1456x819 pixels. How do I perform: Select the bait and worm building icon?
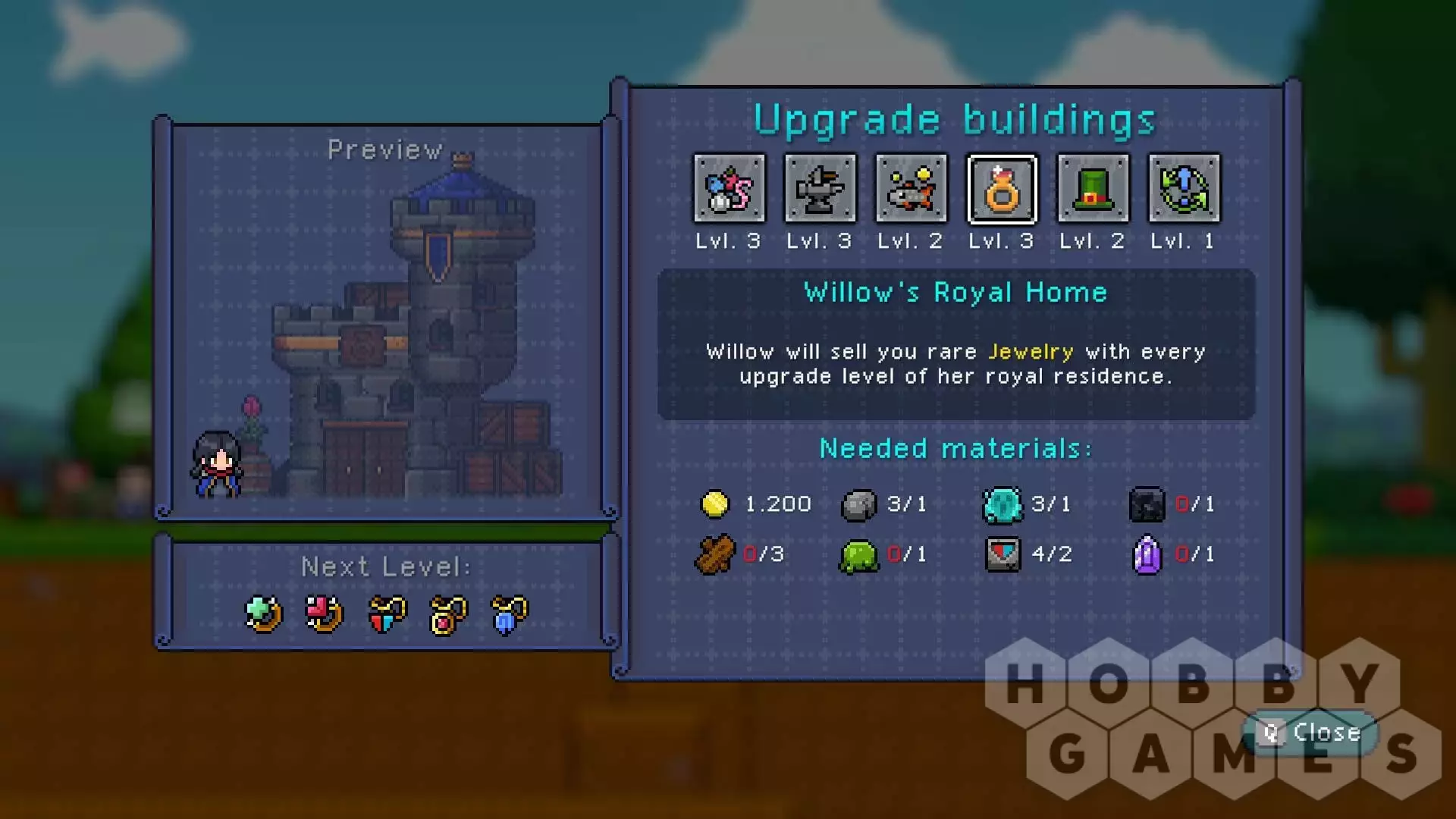(730, 189)
